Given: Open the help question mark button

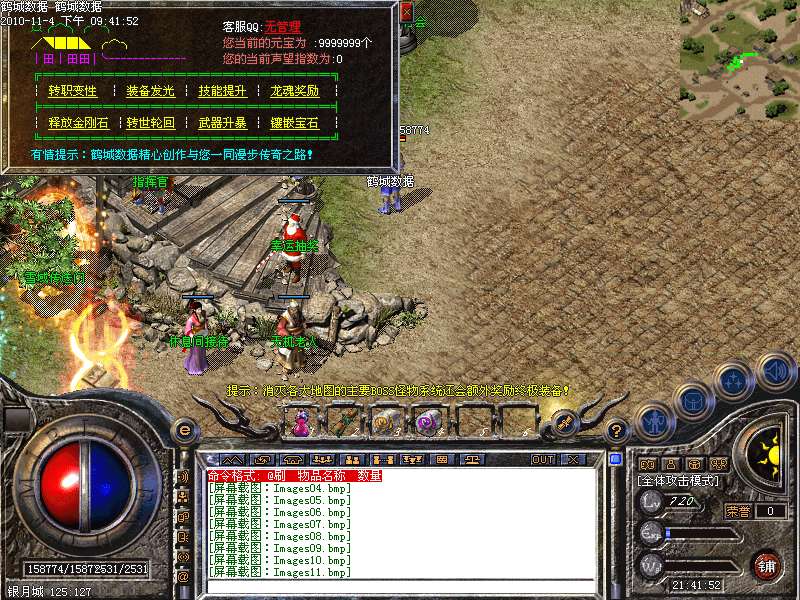Looking at the screenshot, I should pos(618,431).
